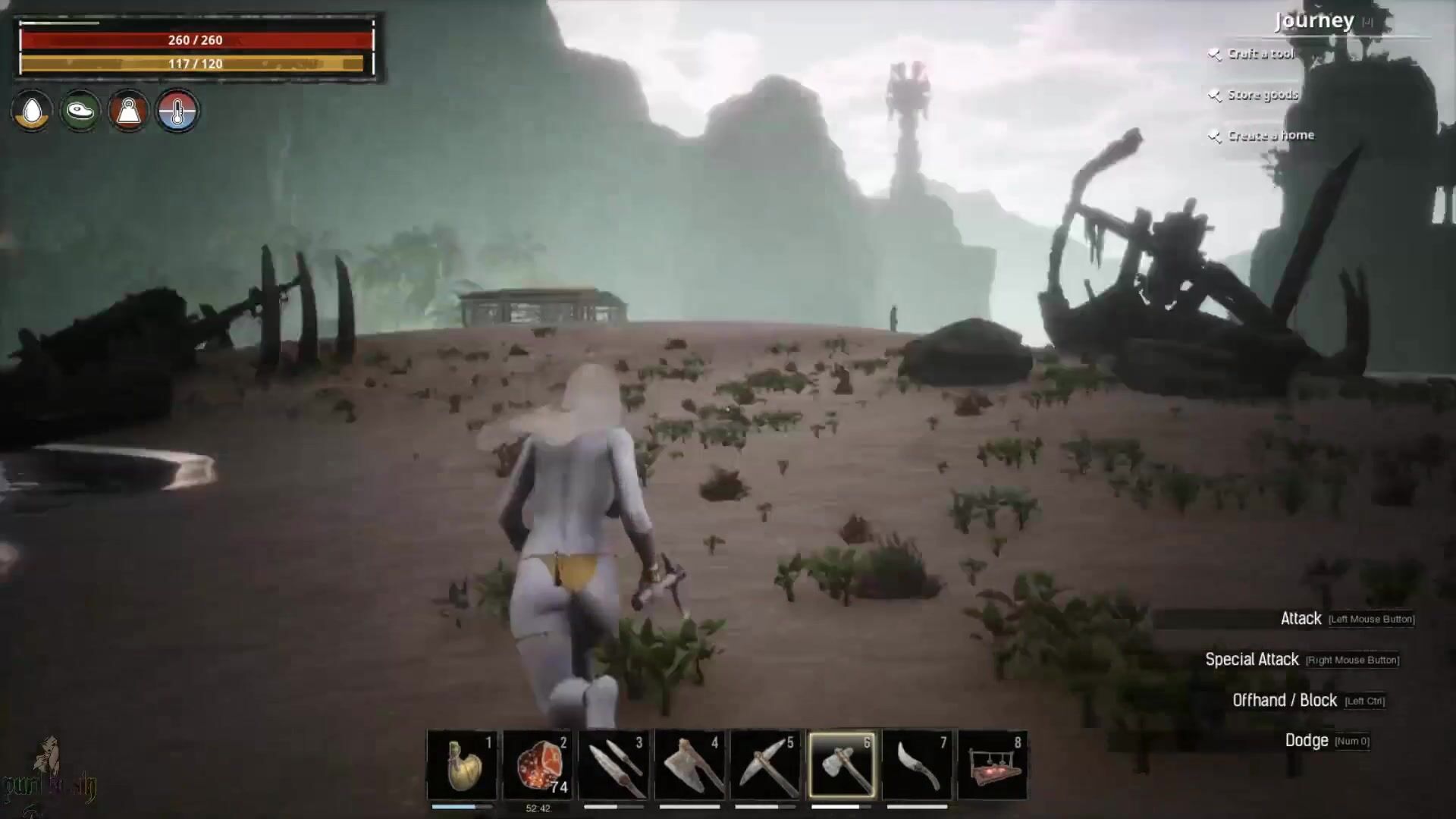The height and width of the screenshot is (819, 1456).
Task: Equip the stone throwing knives slot
Action: point(613,764)
